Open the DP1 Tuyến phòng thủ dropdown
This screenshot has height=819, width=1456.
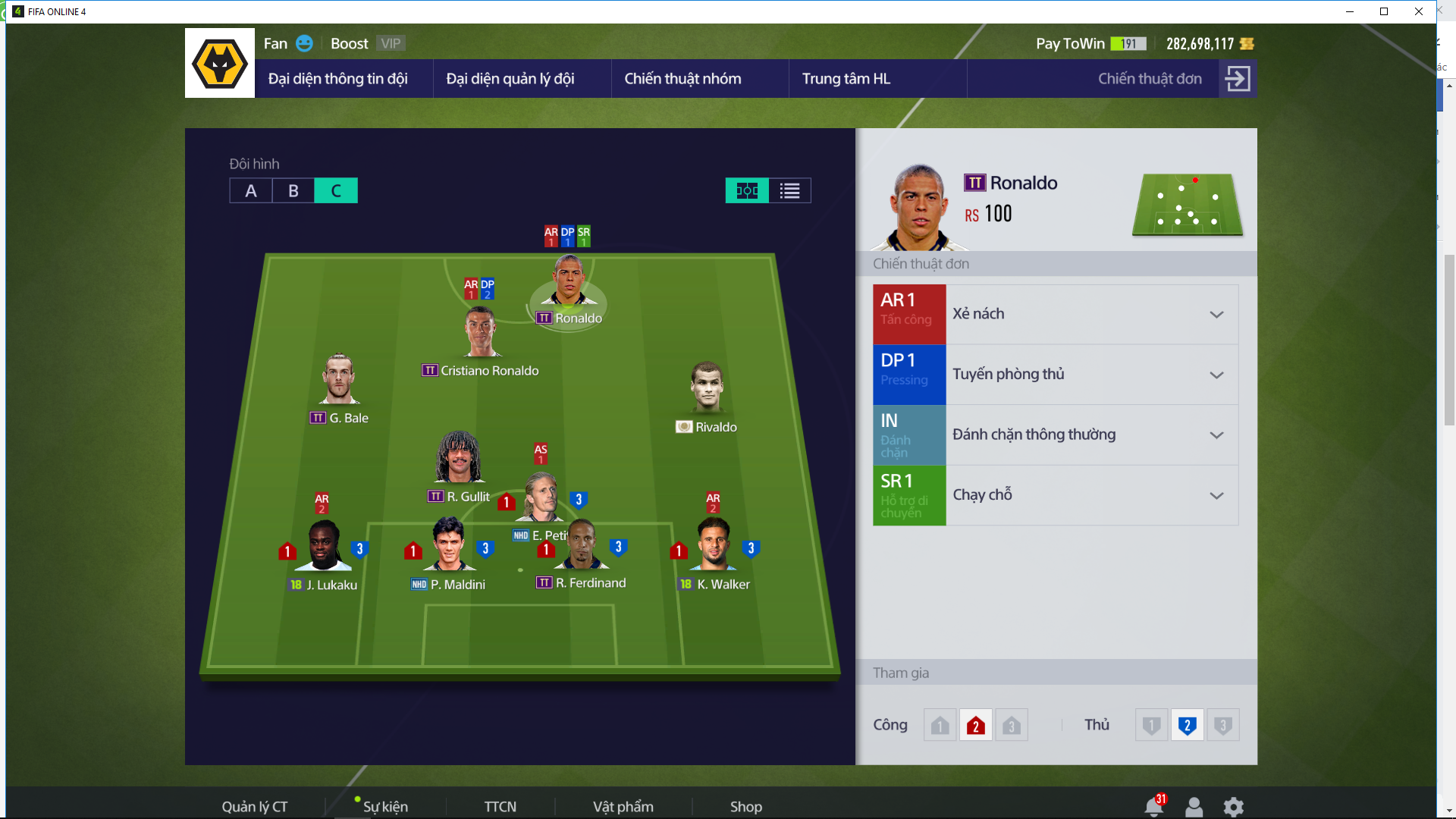(1216, 375)
